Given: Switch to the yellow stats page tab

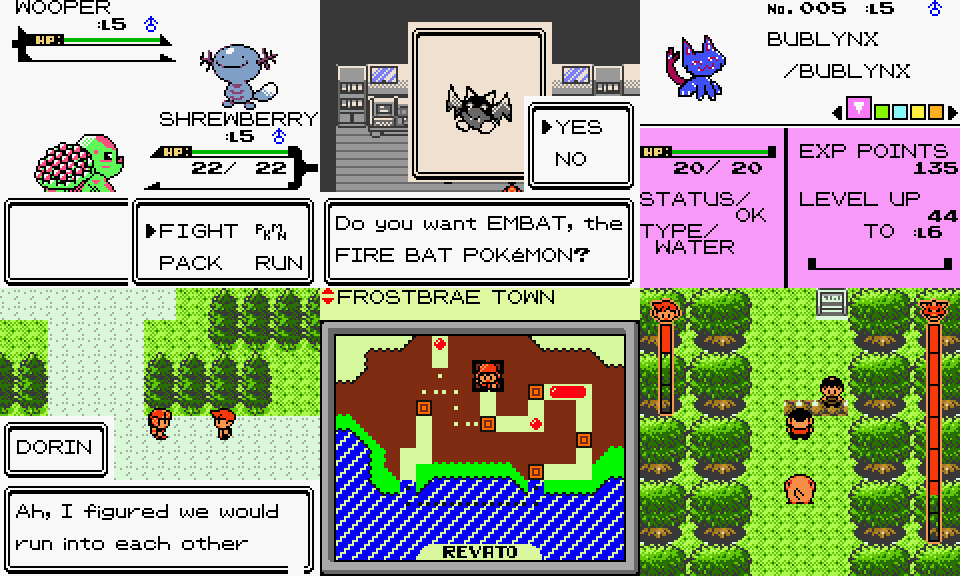Looking at the screenshot, I should pos(916,111).
